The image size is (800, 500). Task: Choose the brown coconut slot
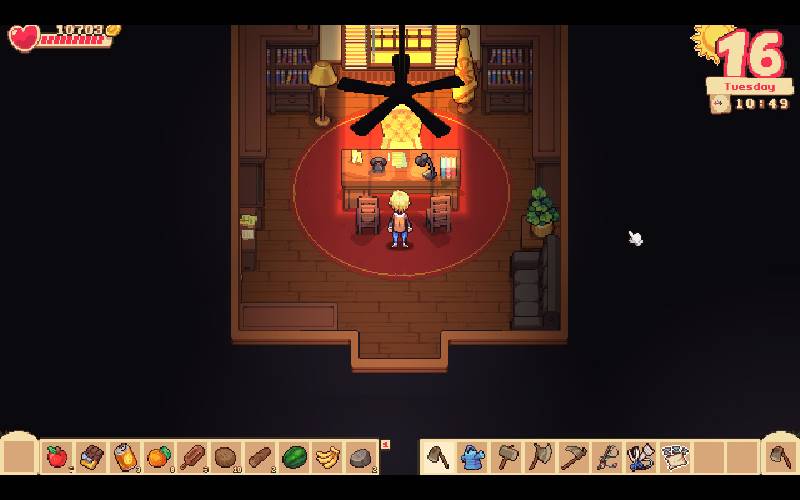click(226, 457)
